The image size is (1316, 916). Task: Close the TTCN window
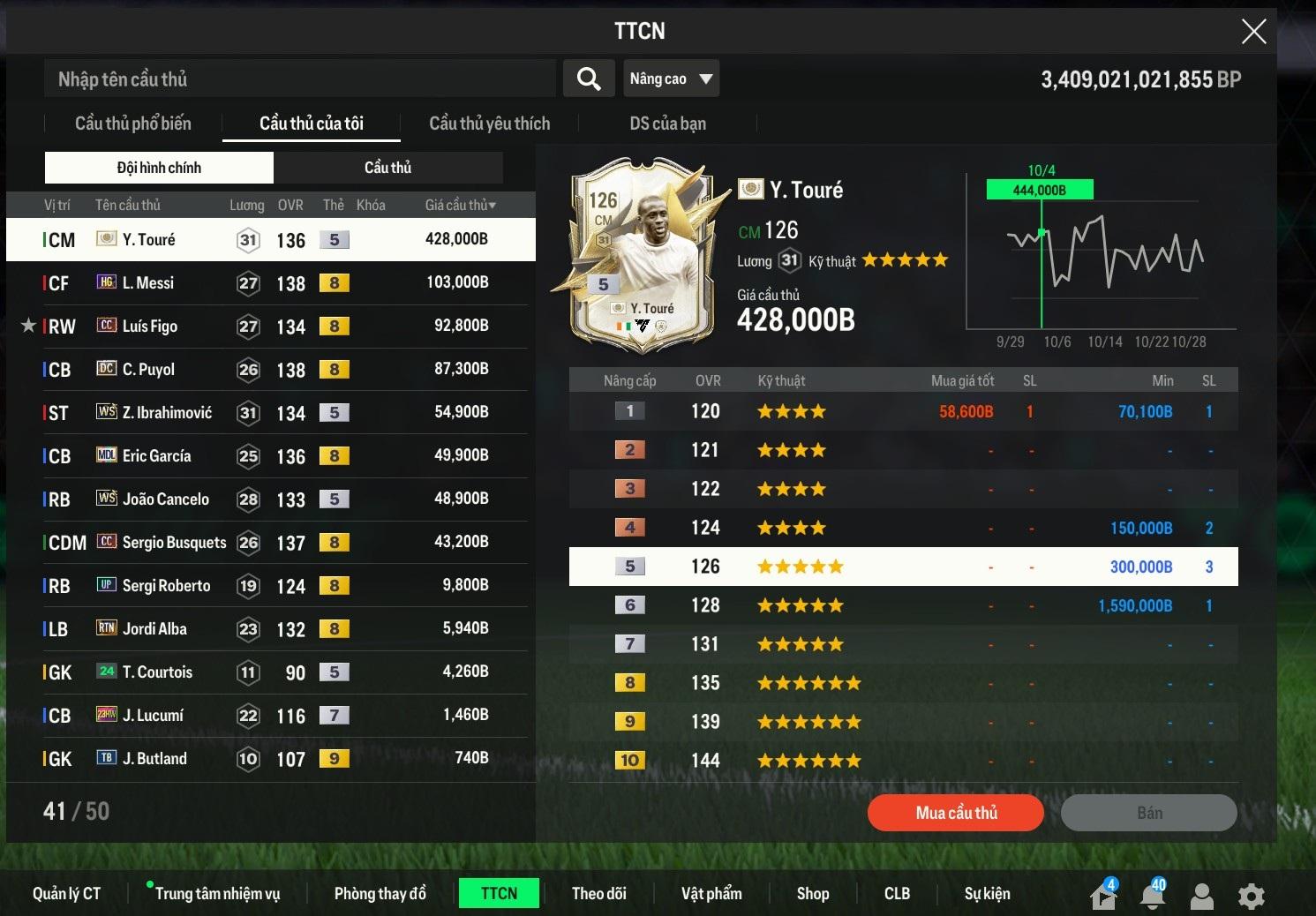1253,32
